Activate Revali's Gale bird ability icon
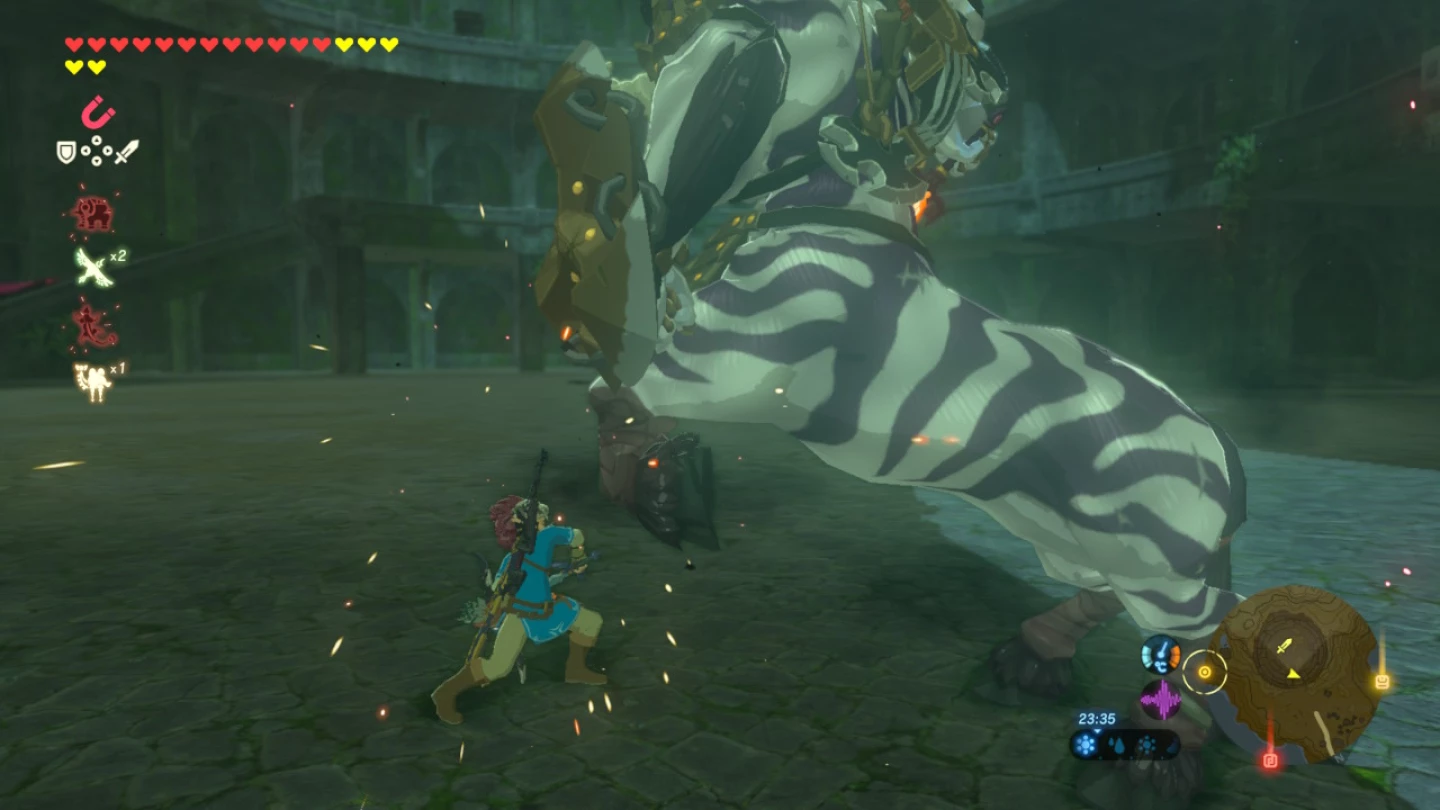 90,268
